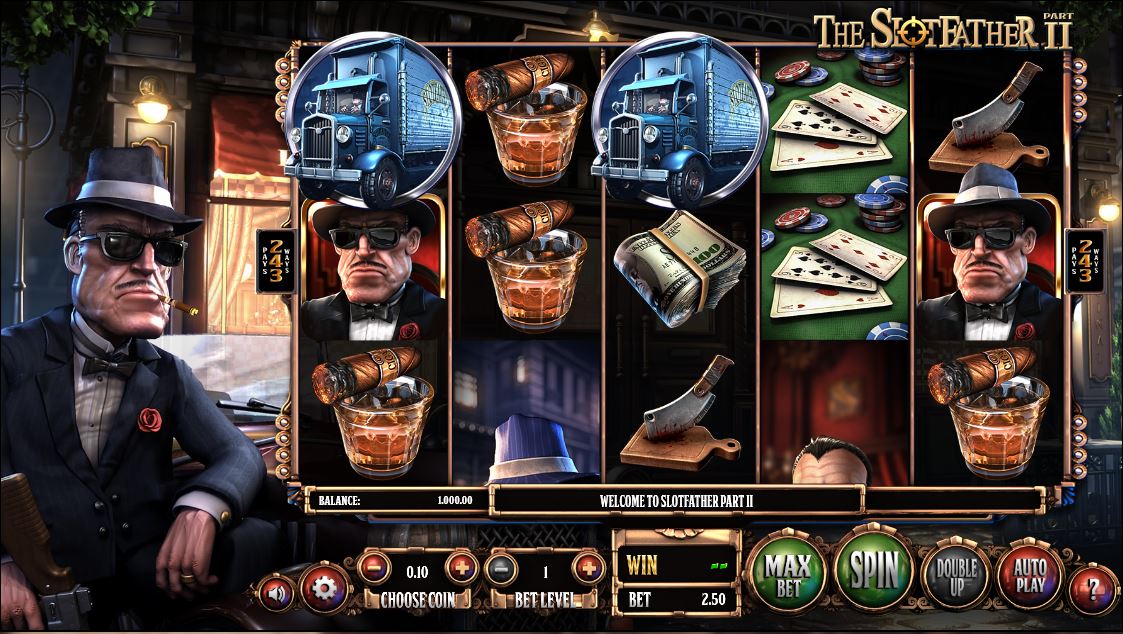Viewport: 1123px width, 634px height.
Task: Decrease coin value with minus button
Action: 374,569
